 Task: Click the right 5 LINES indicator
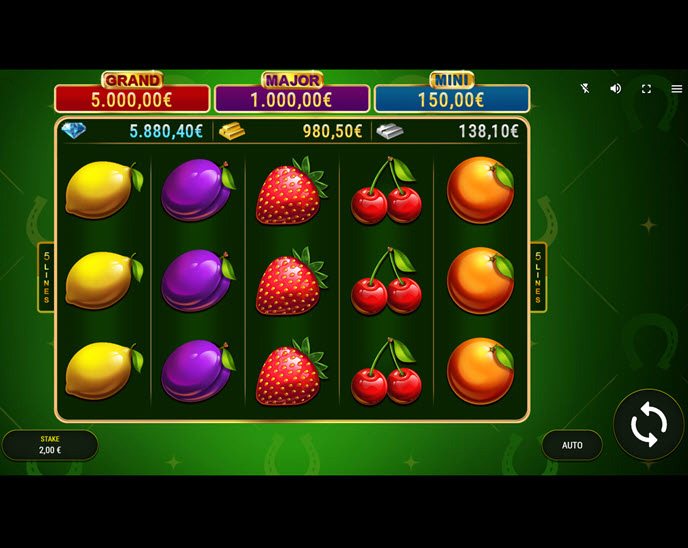(x=538, y=277)
